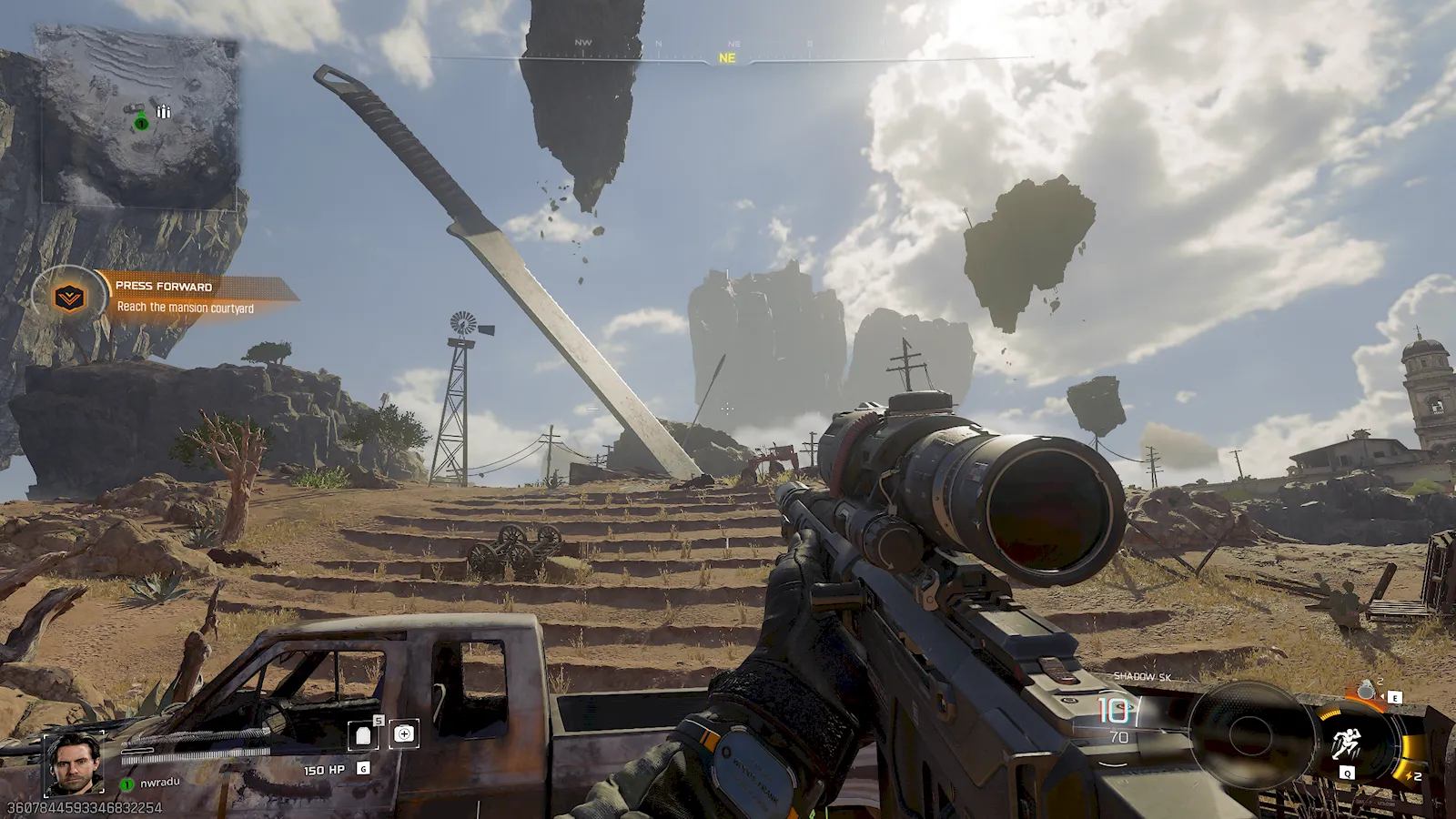Click the compass bar heading strip
This screenshot has width=1456, height=819.
[x=728, y=56]
